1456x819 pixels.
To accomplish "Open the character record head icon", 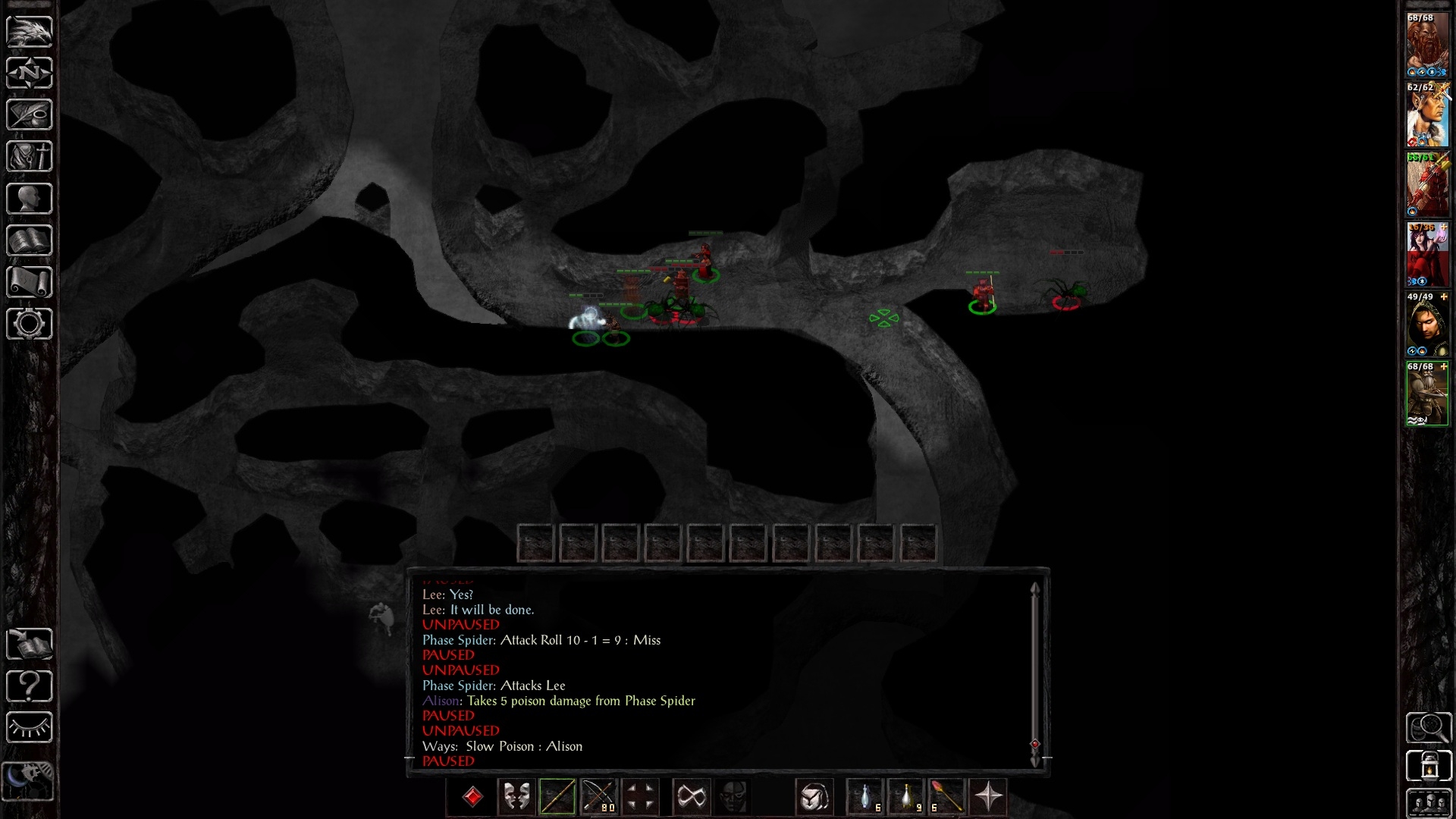I will (30, 199).
